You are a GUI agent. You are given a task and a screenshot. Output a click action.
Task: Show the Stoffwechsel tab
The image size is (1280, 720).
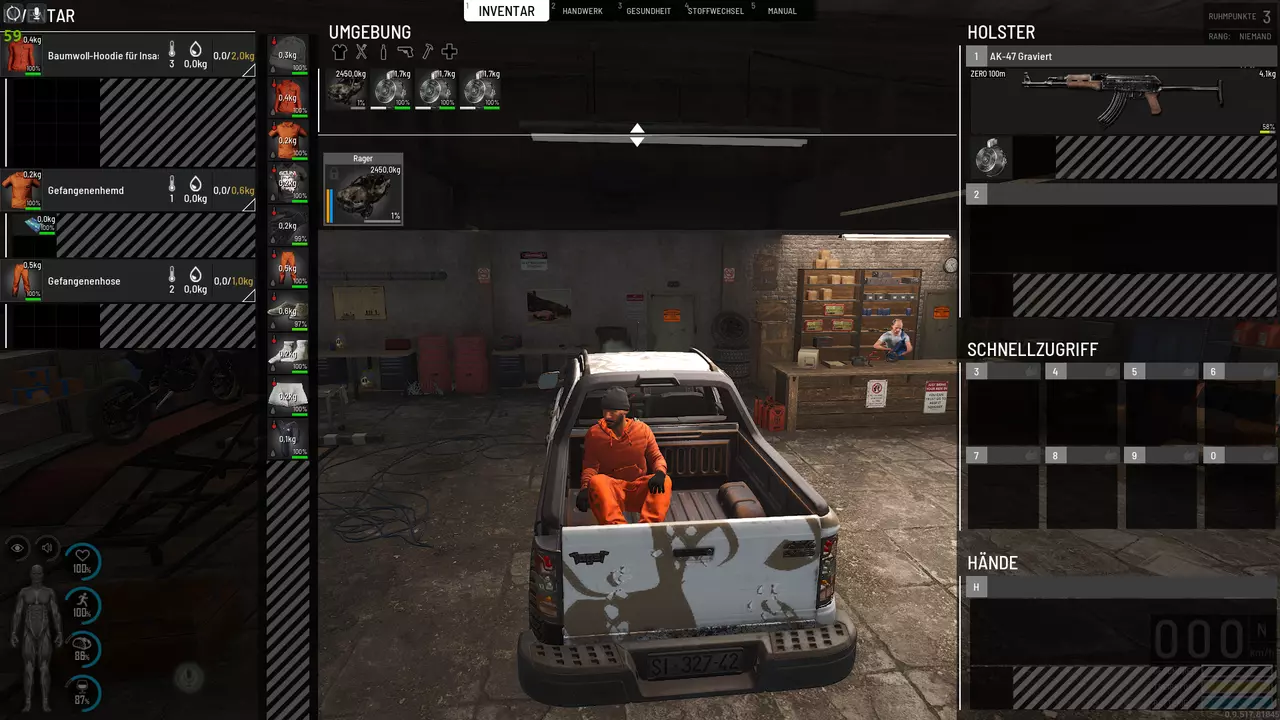pos(714,11)
